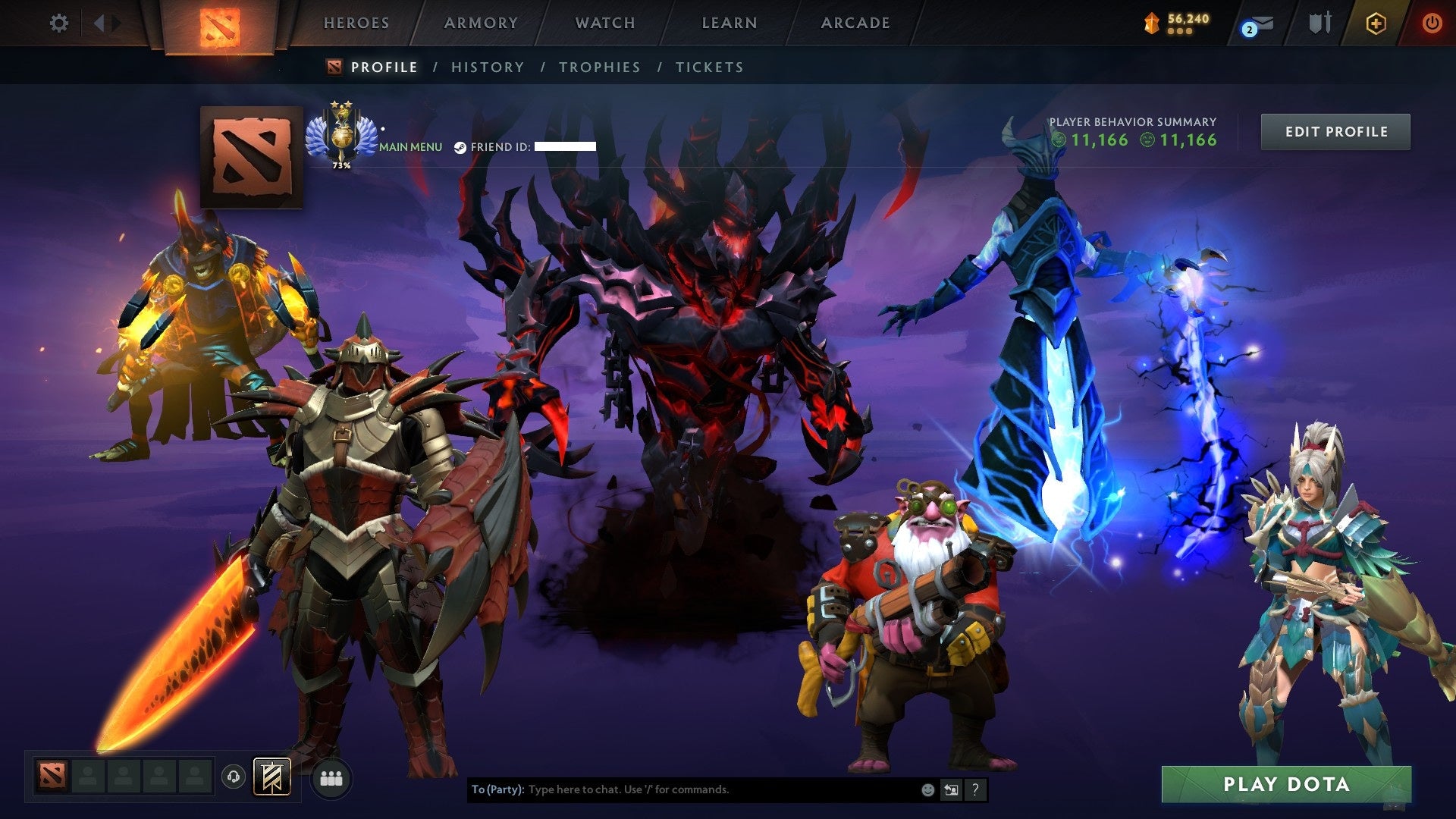Click the battle pass level icon
The image size is (1456, 819).
[x=1151, y=23]
